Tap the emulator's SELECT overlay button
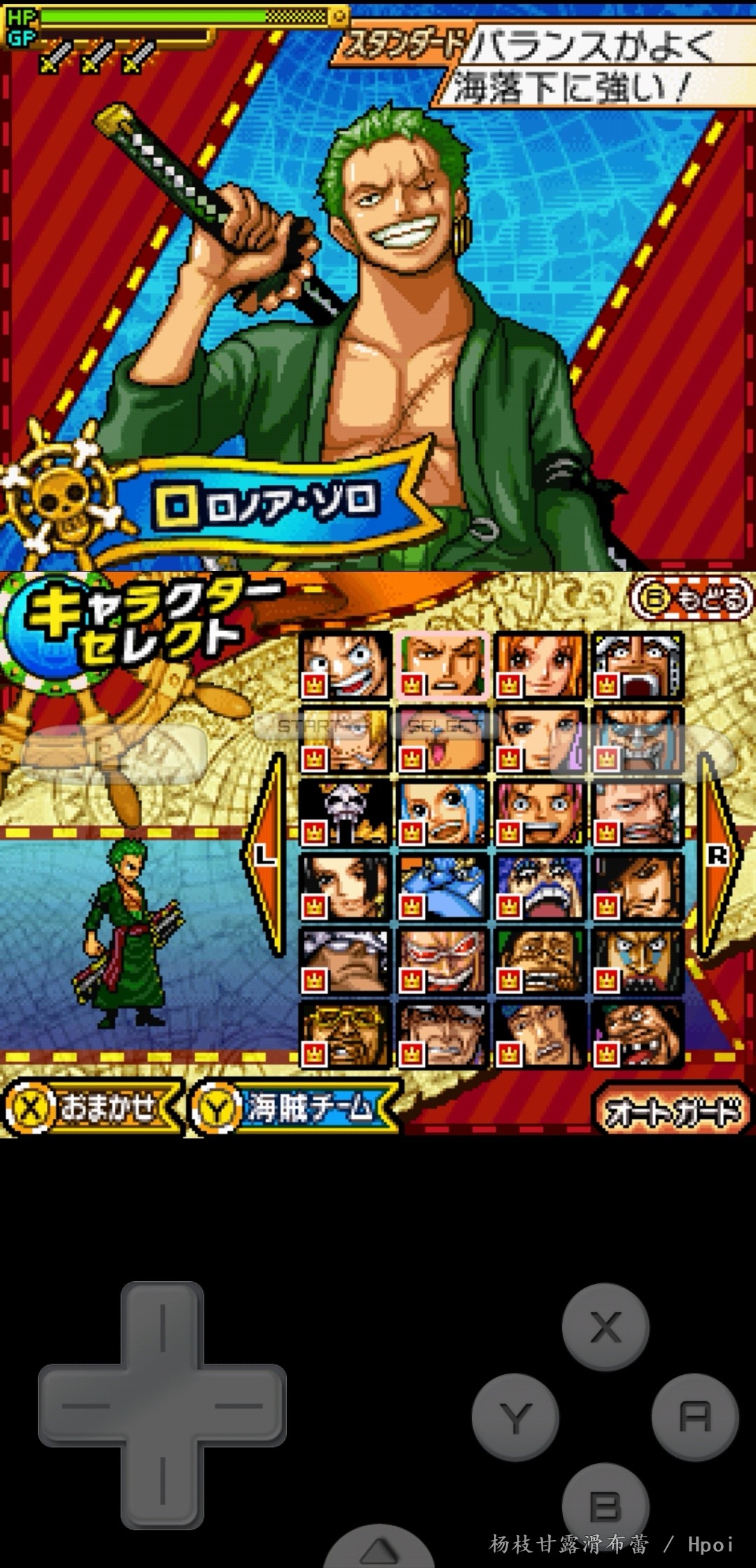This screenshot has height=1568, width=756. click(445, 726)
